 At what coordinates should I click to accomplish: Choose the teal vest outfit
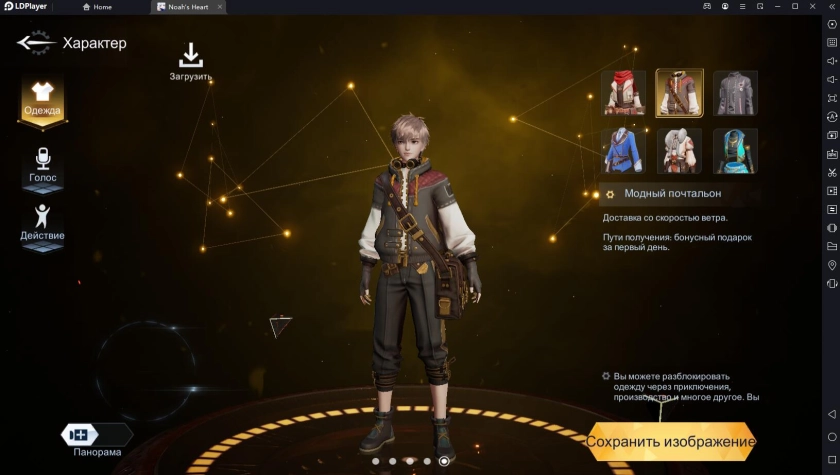pyautogui.click(x=735, y=151)
